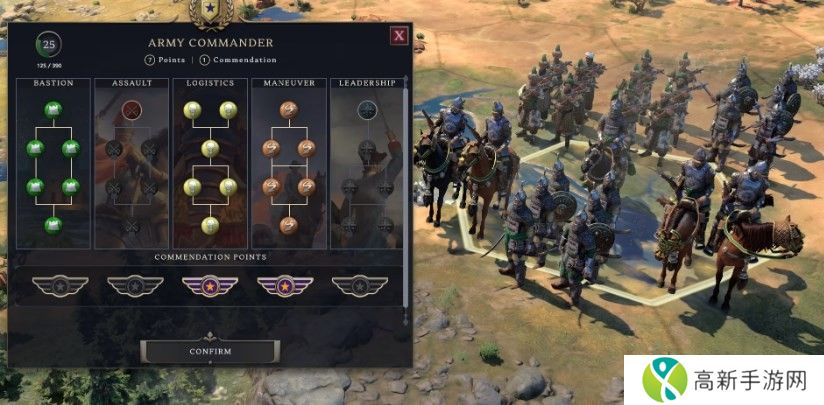Image resolution: width=824 pixels, height=405 pixels.
Task: Confirm the commander promotions
Action: click(210, 351)
